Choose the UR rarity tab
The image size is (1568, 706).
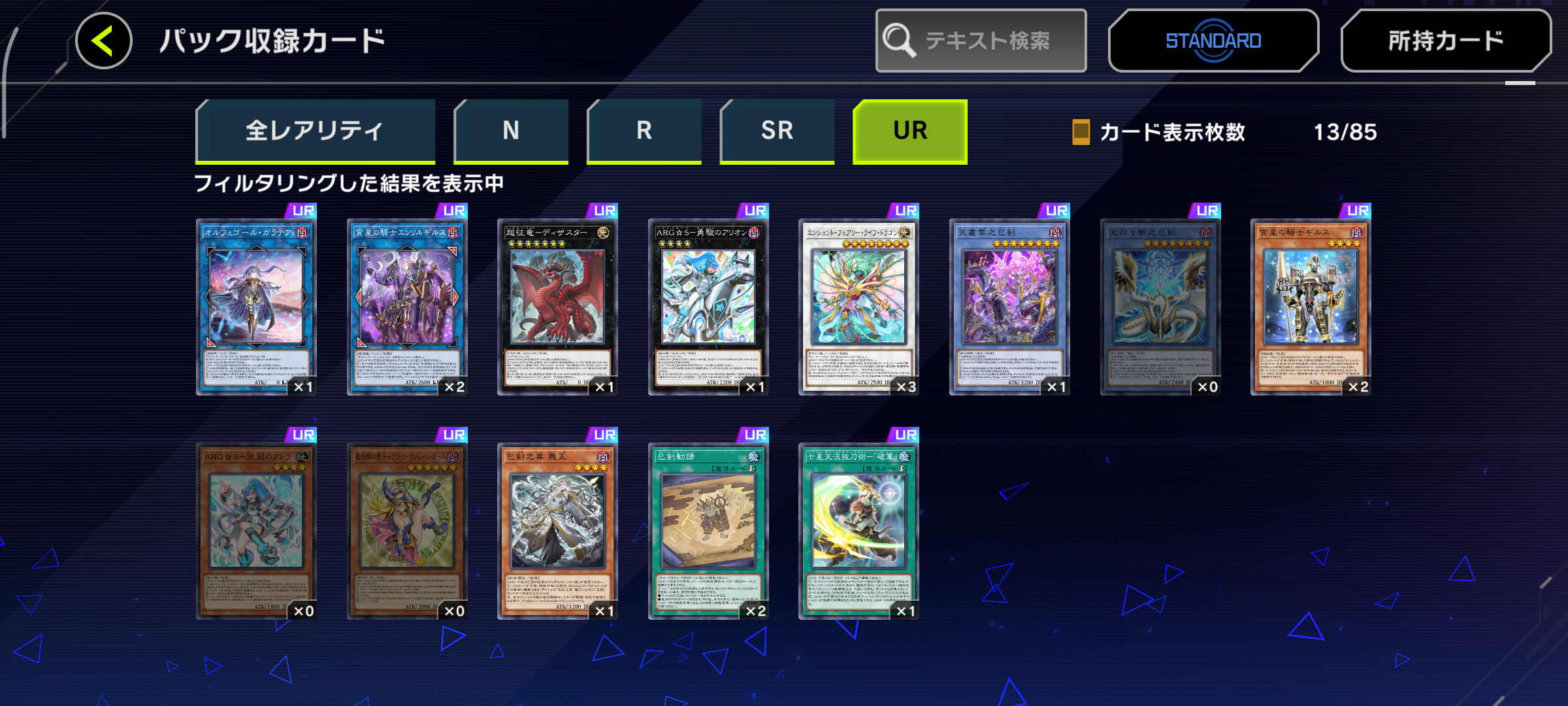point(910,131)
